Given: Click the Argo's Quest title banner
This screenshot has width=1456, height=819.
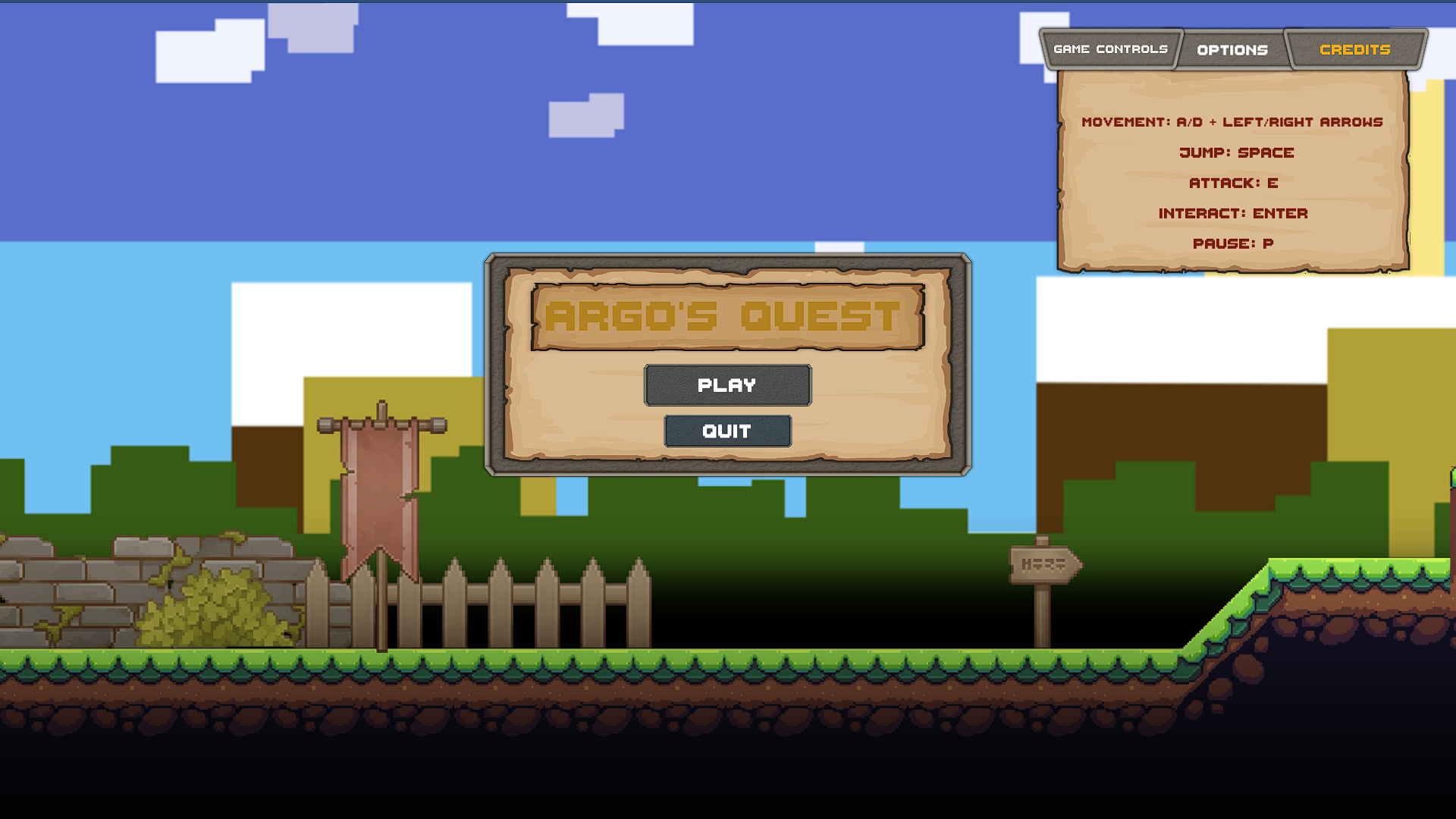Looking at the screenshot, I should pos(726,318).
